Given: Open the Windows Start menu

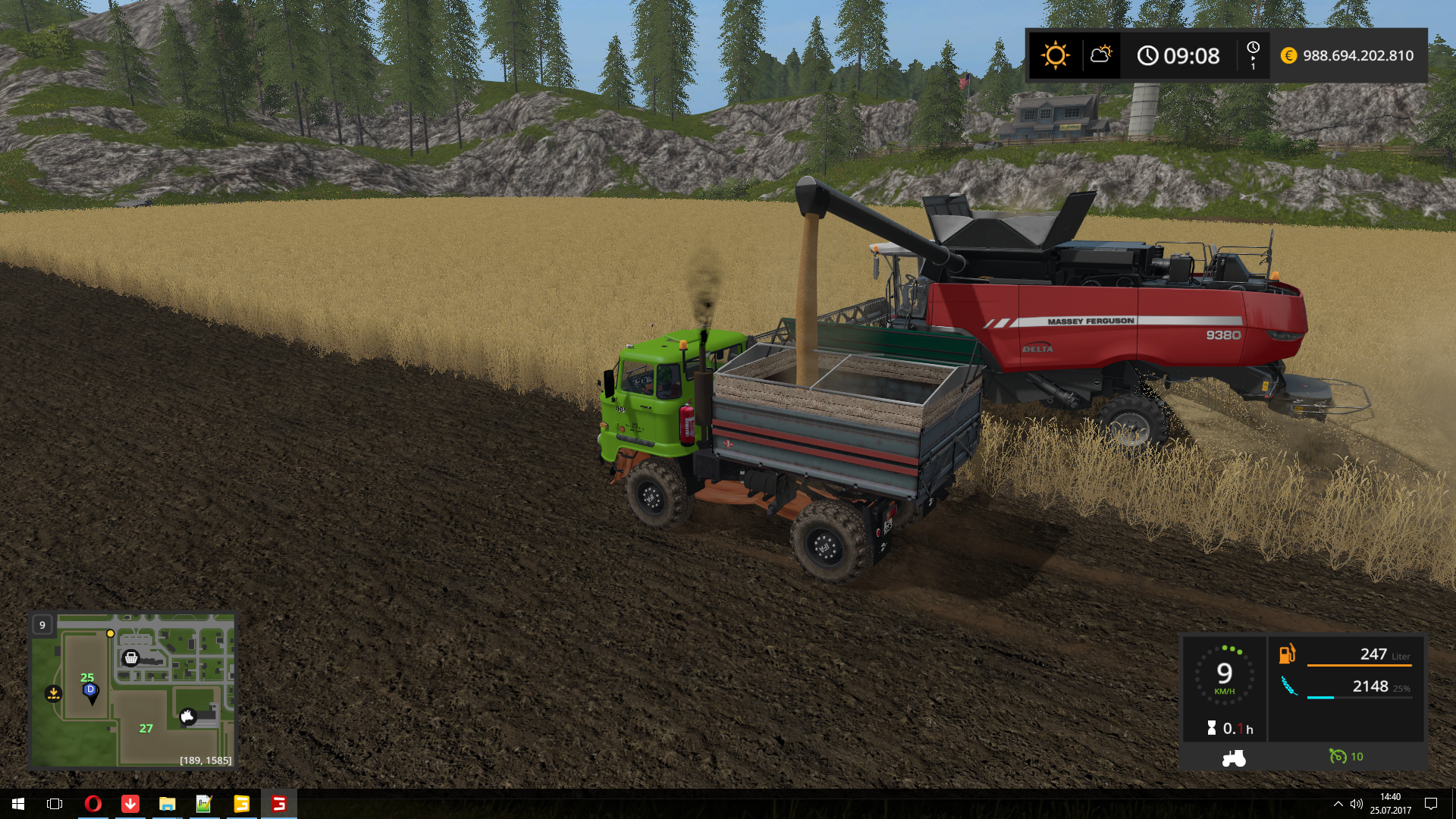Looking at the screenshot, I should 18,804.
